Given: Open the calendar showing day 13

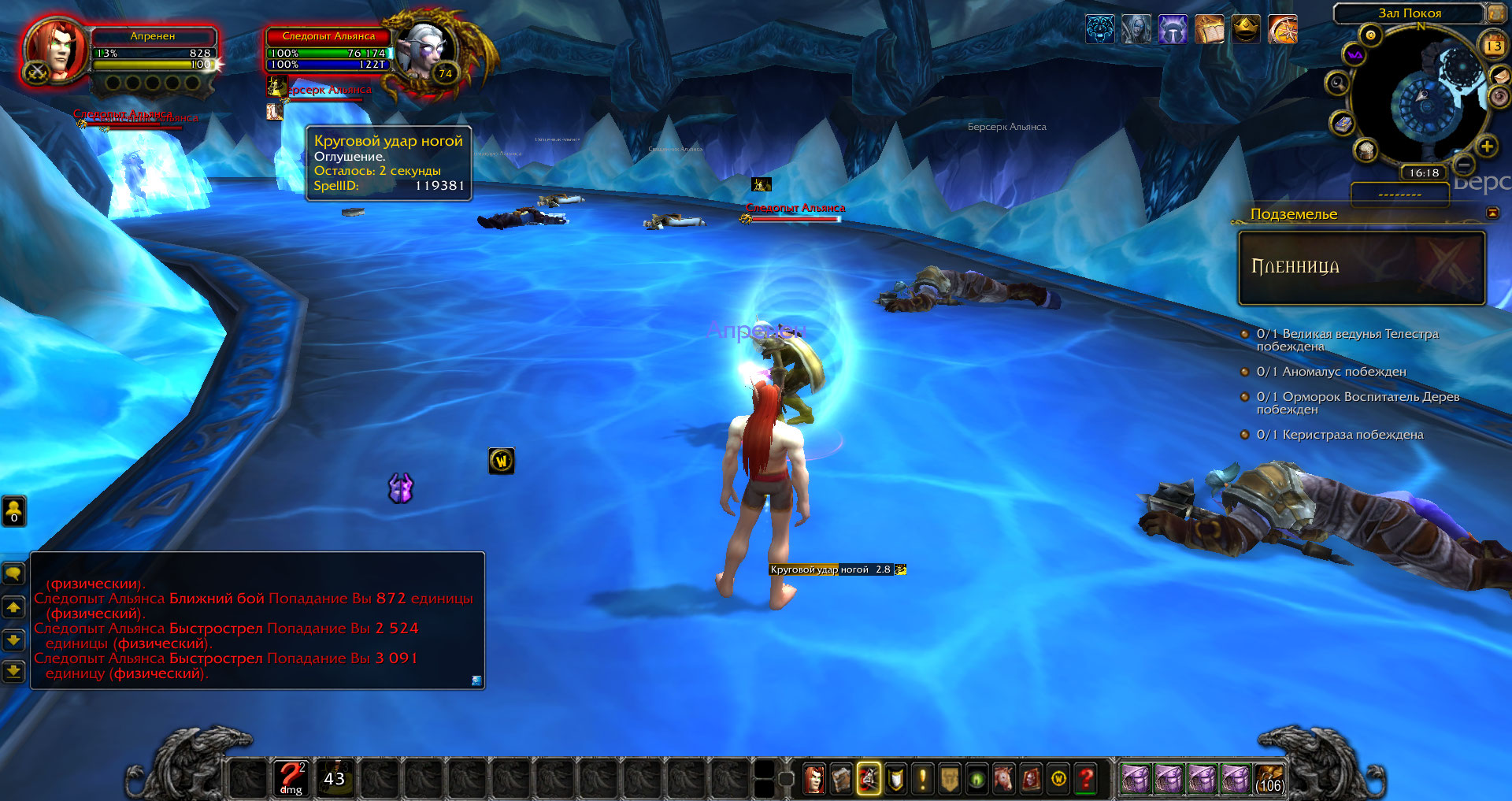Looking at the screenshot, I should point(1493,46).
